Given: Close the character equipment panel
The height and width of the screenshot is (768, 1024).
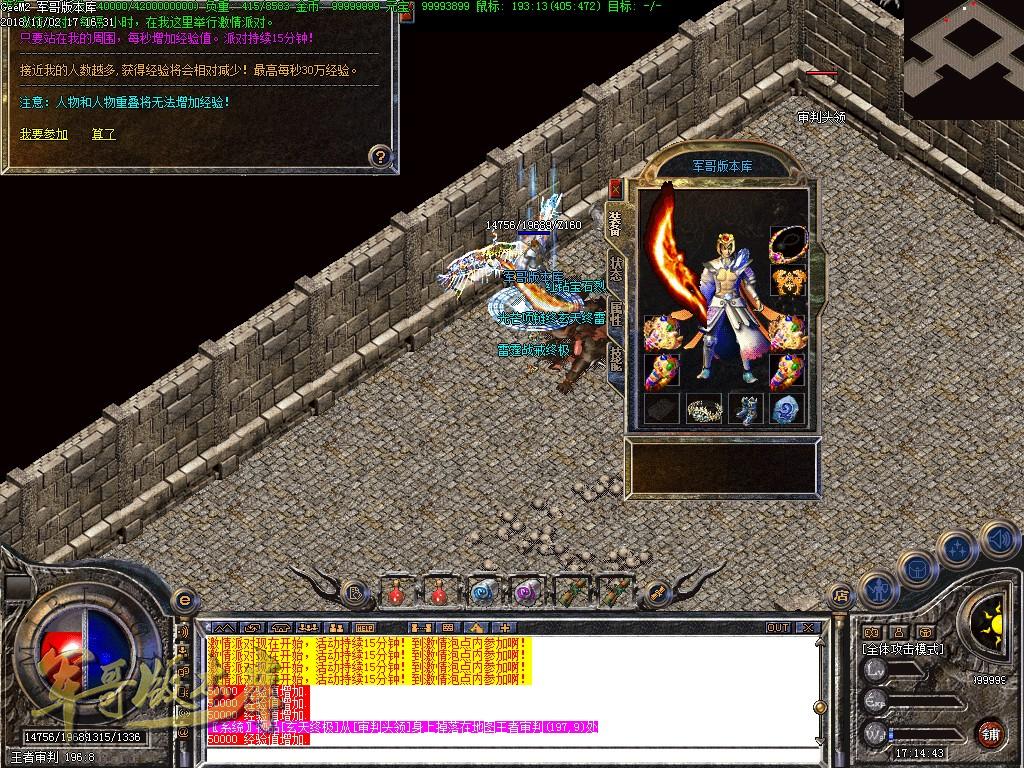Looking at the screenshot, I should (x=614, y=187).
